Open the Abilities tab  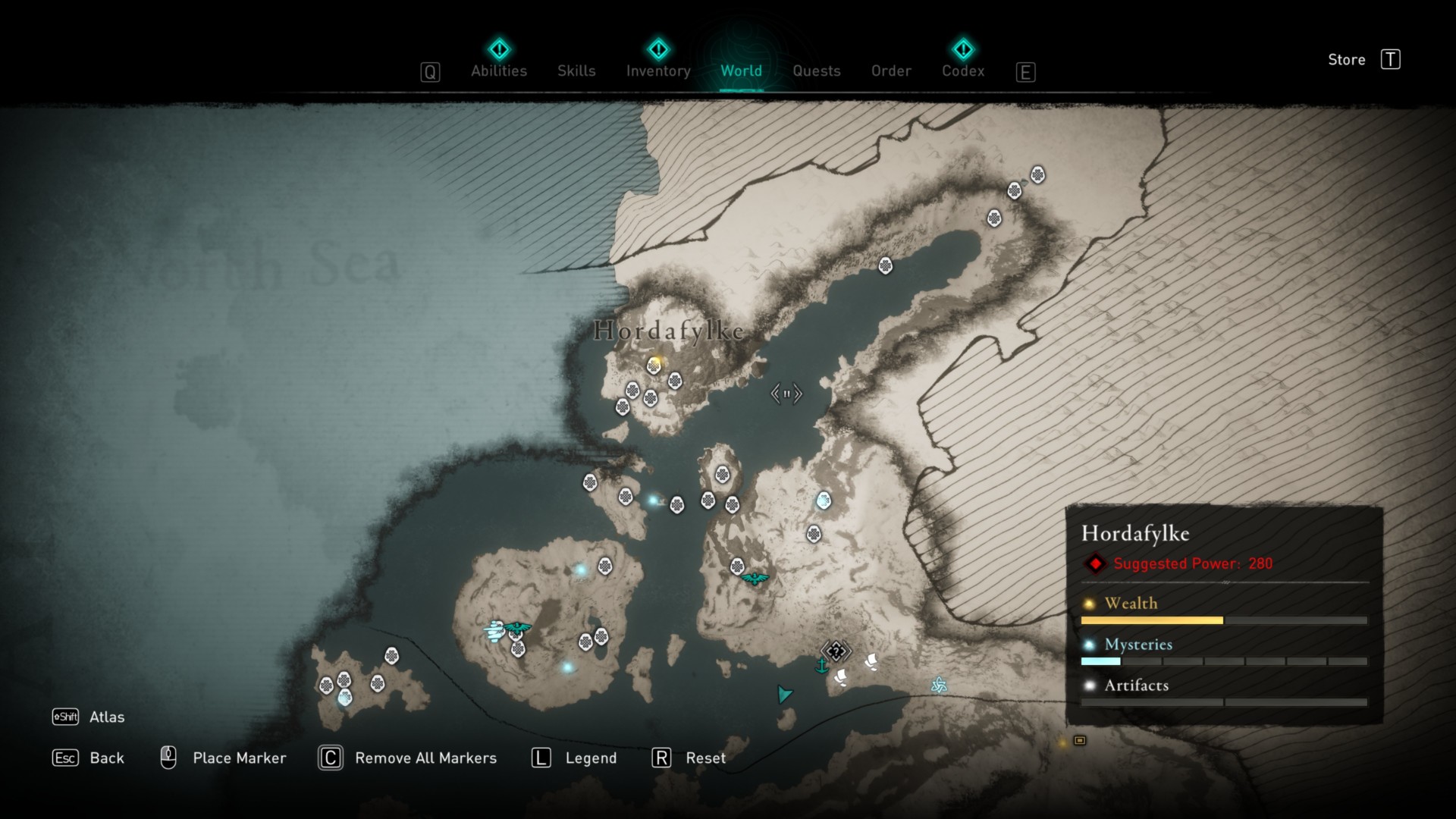498,71
